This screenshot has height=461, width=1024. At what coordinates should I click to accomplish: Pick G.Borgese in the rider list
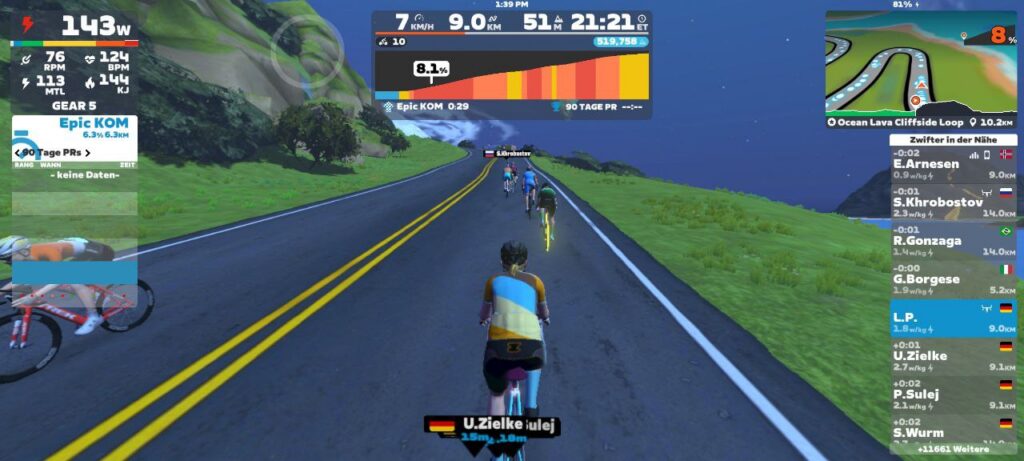tap(952, 279)
